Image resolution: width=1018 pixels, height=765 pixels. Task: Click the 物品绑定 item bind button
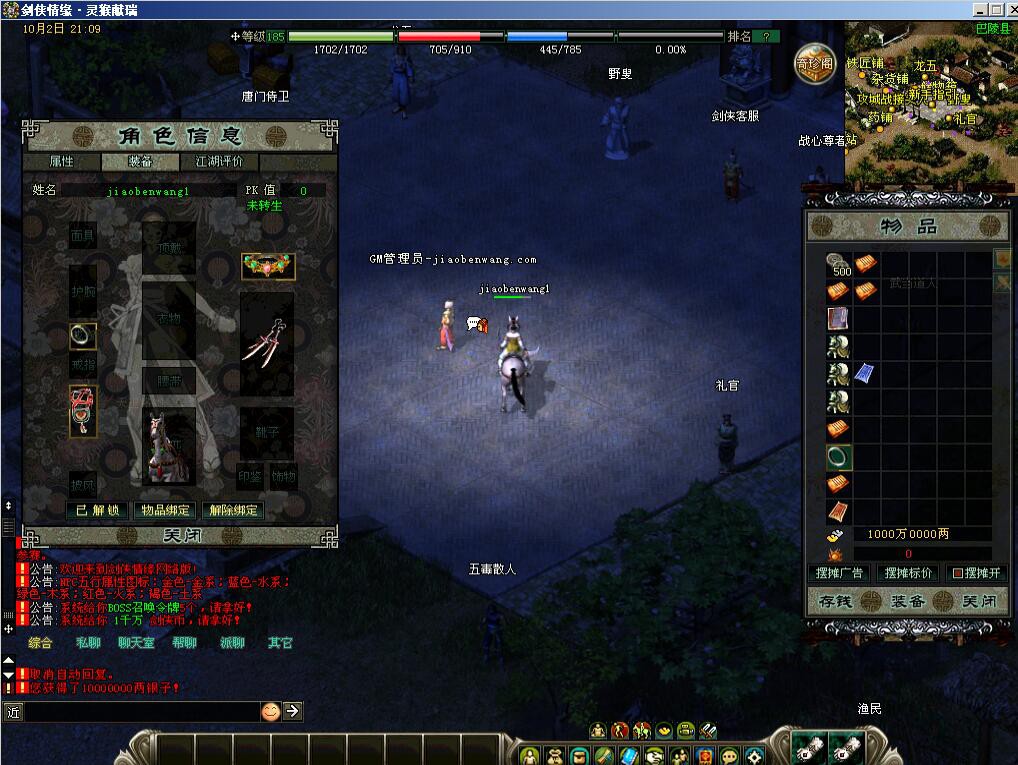click(165, 510)
